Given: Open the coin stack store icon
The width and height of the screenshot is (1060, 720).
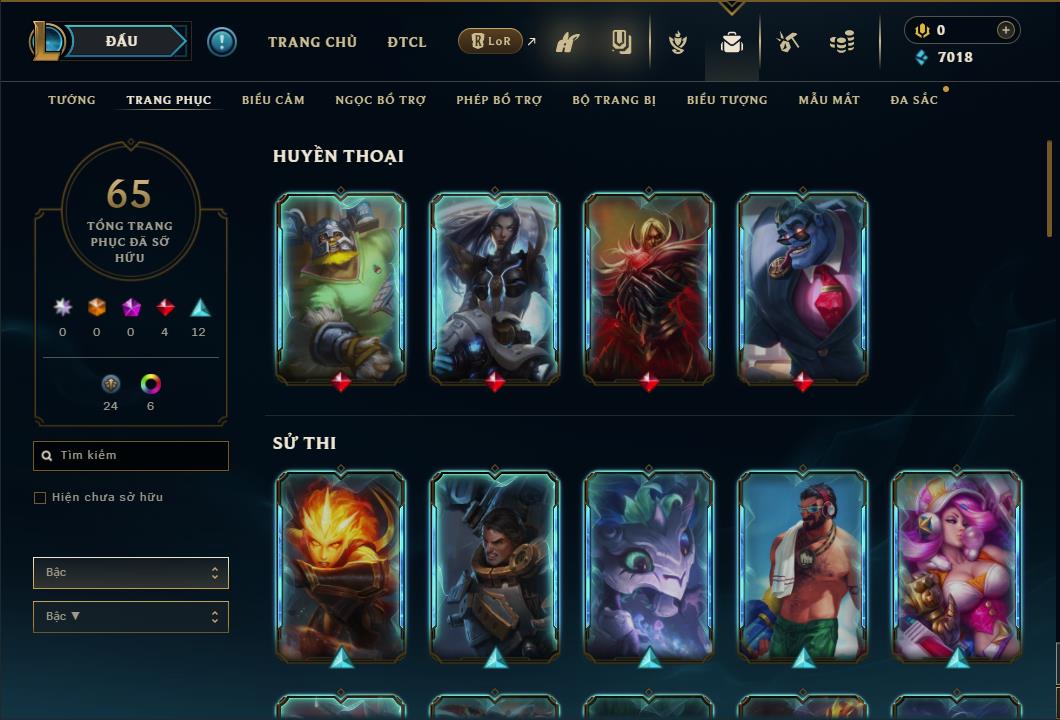Looking at the screenshot, I should click(842, 43).
